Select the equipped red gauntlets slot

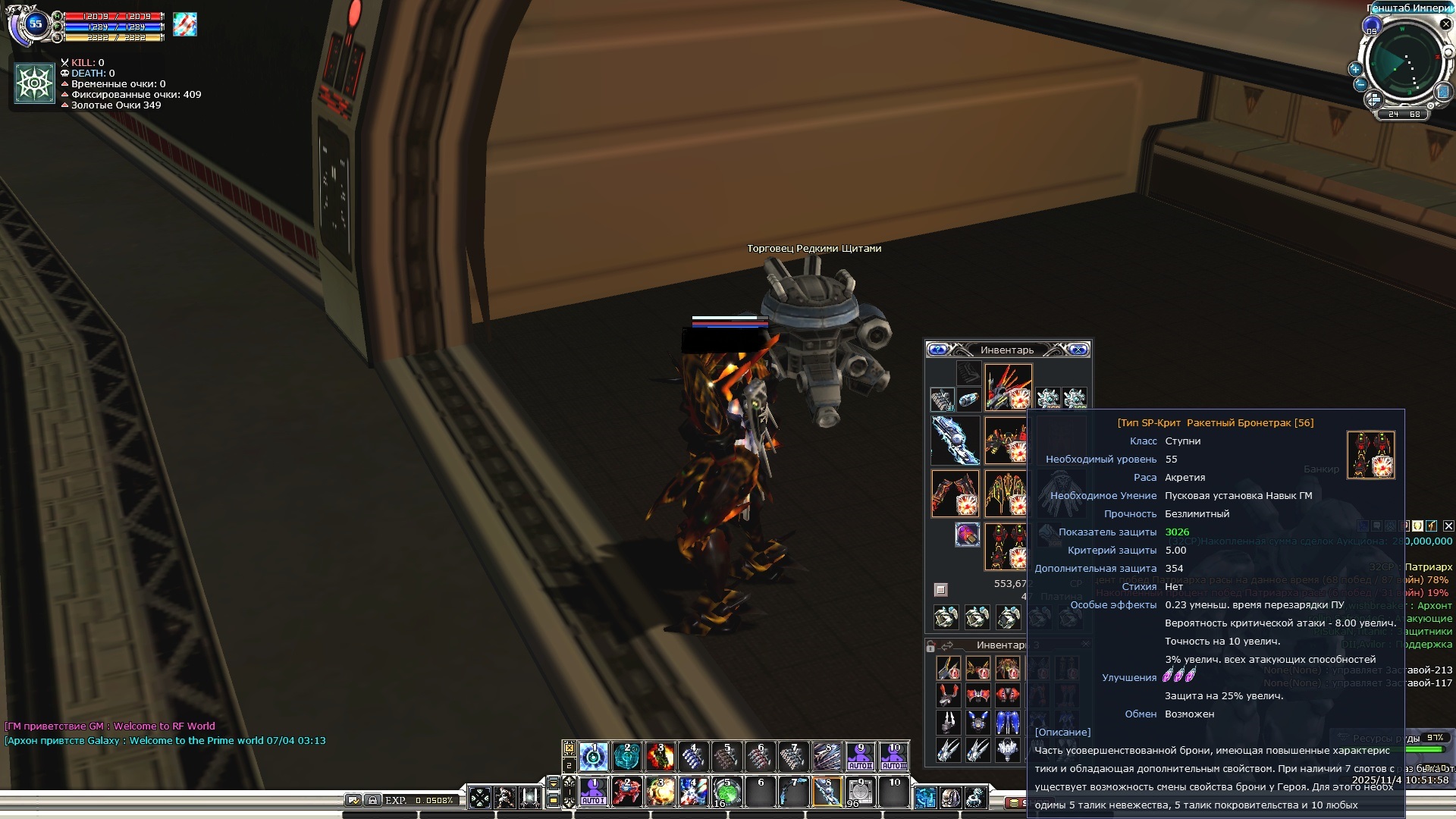pyautogui.click(x=954, y=493)
